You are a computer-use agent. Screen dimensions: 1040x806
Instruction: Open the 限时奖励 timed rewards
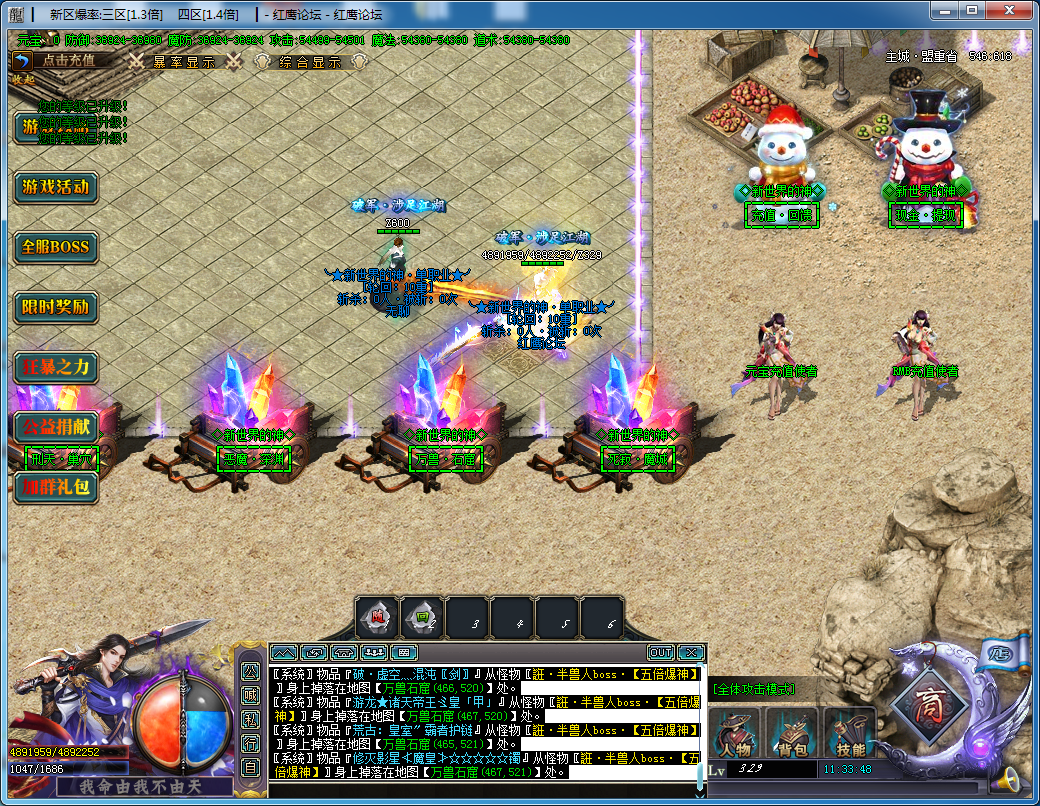56,307
